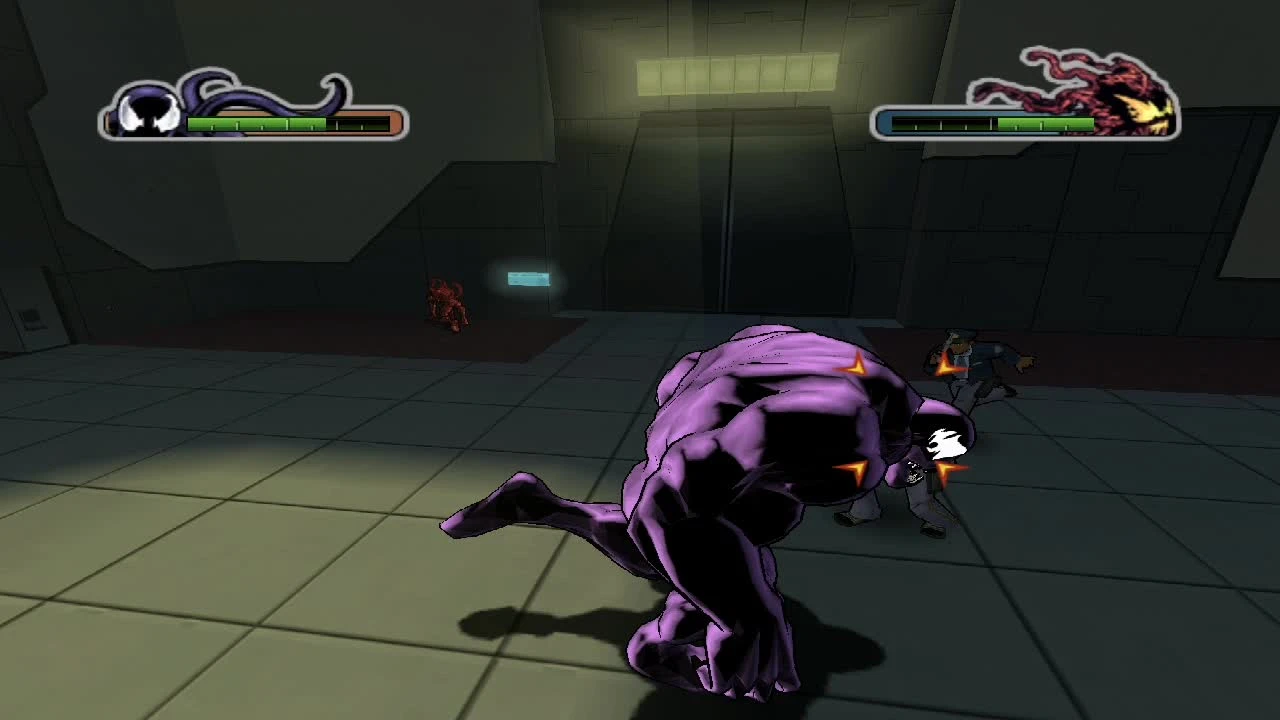Click the orange hit marker on Venom's shoulder
Viewport: 1280px width, 720px height.
pos(855,368)
